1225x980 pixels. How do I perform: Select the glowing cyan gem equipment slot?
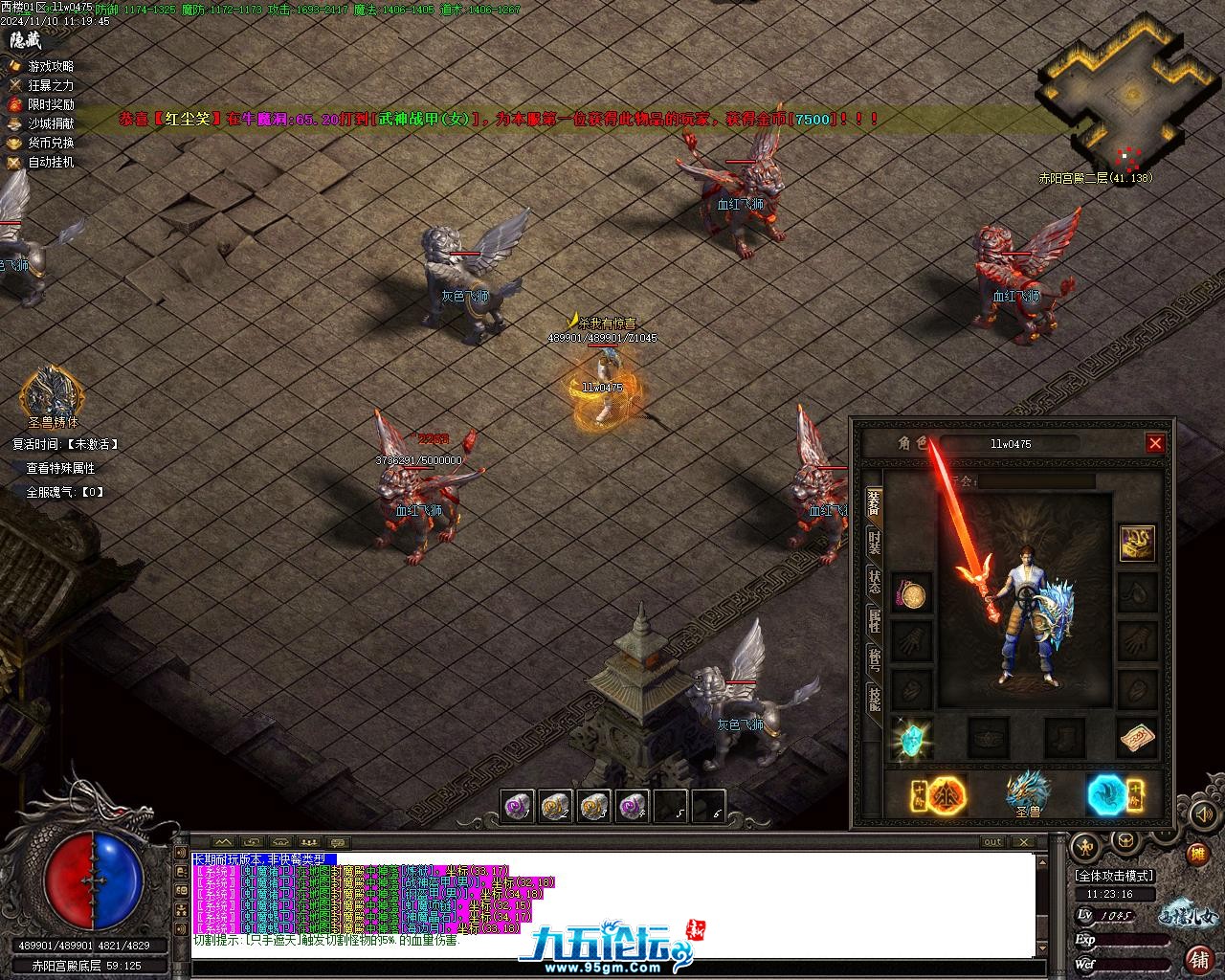[x=910, y=738]
